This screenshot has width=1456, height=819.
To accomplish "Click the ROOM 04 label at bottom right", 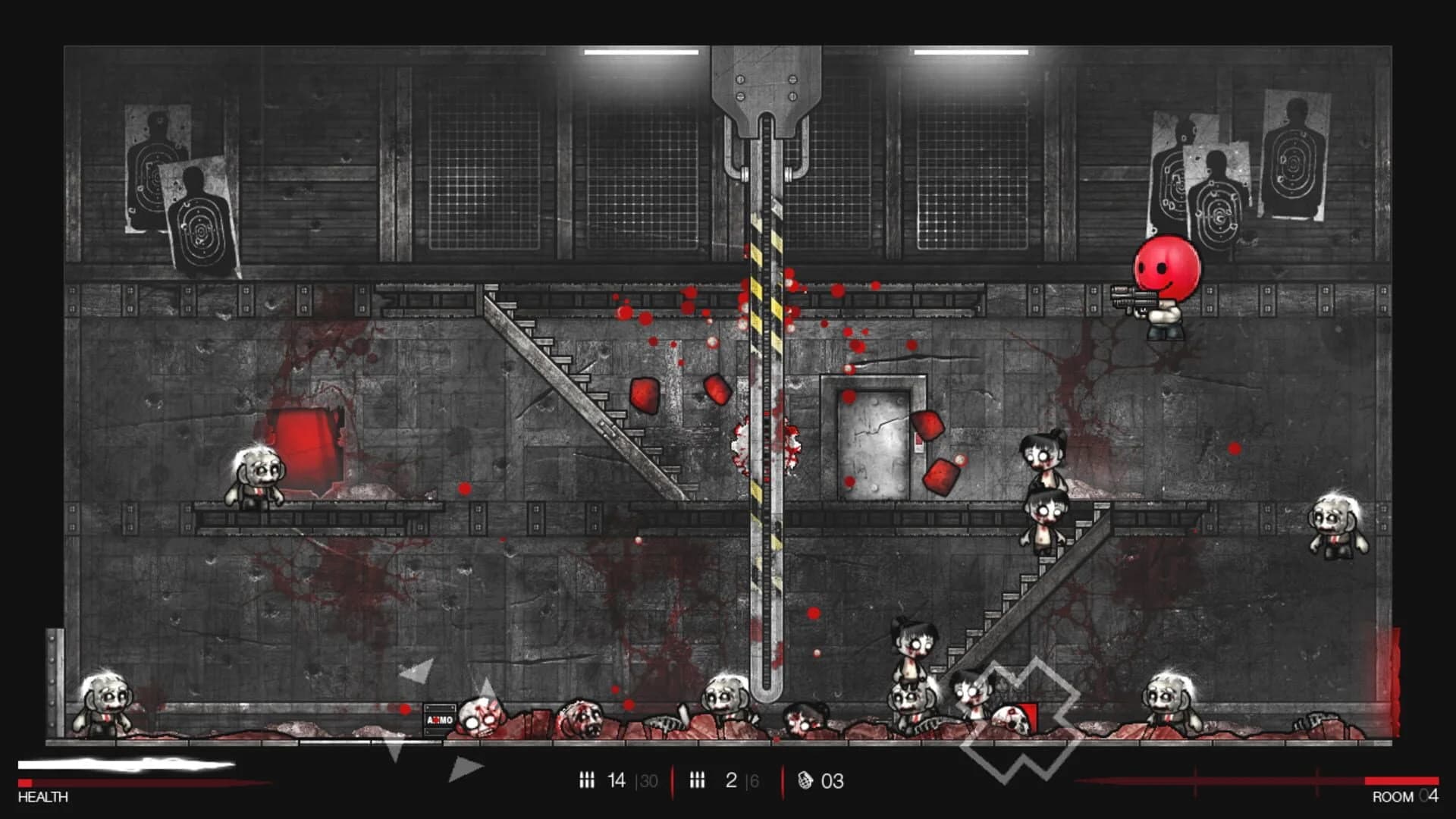I will pyautogui.click(x=1403, y=797).
